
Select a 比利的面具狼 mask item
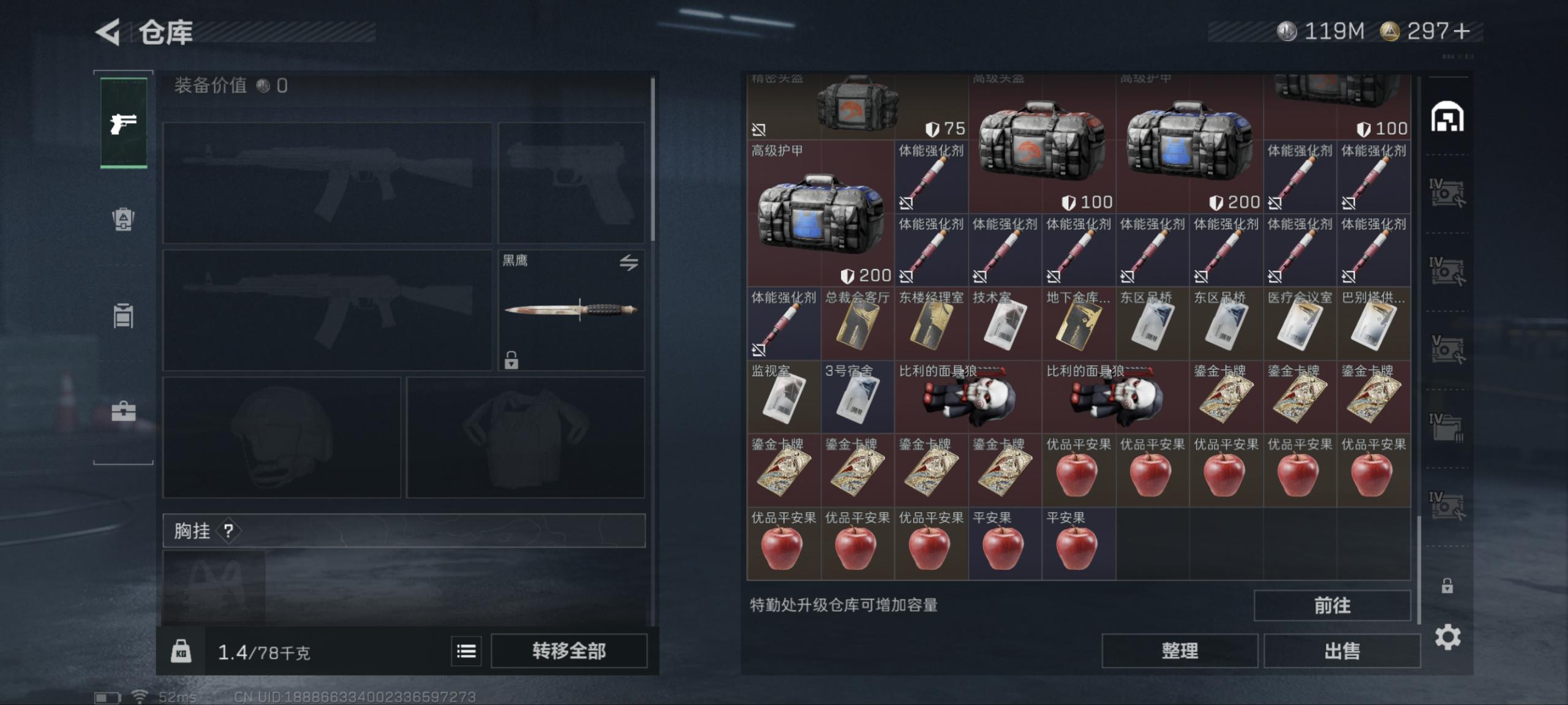(x=968, y=398)
